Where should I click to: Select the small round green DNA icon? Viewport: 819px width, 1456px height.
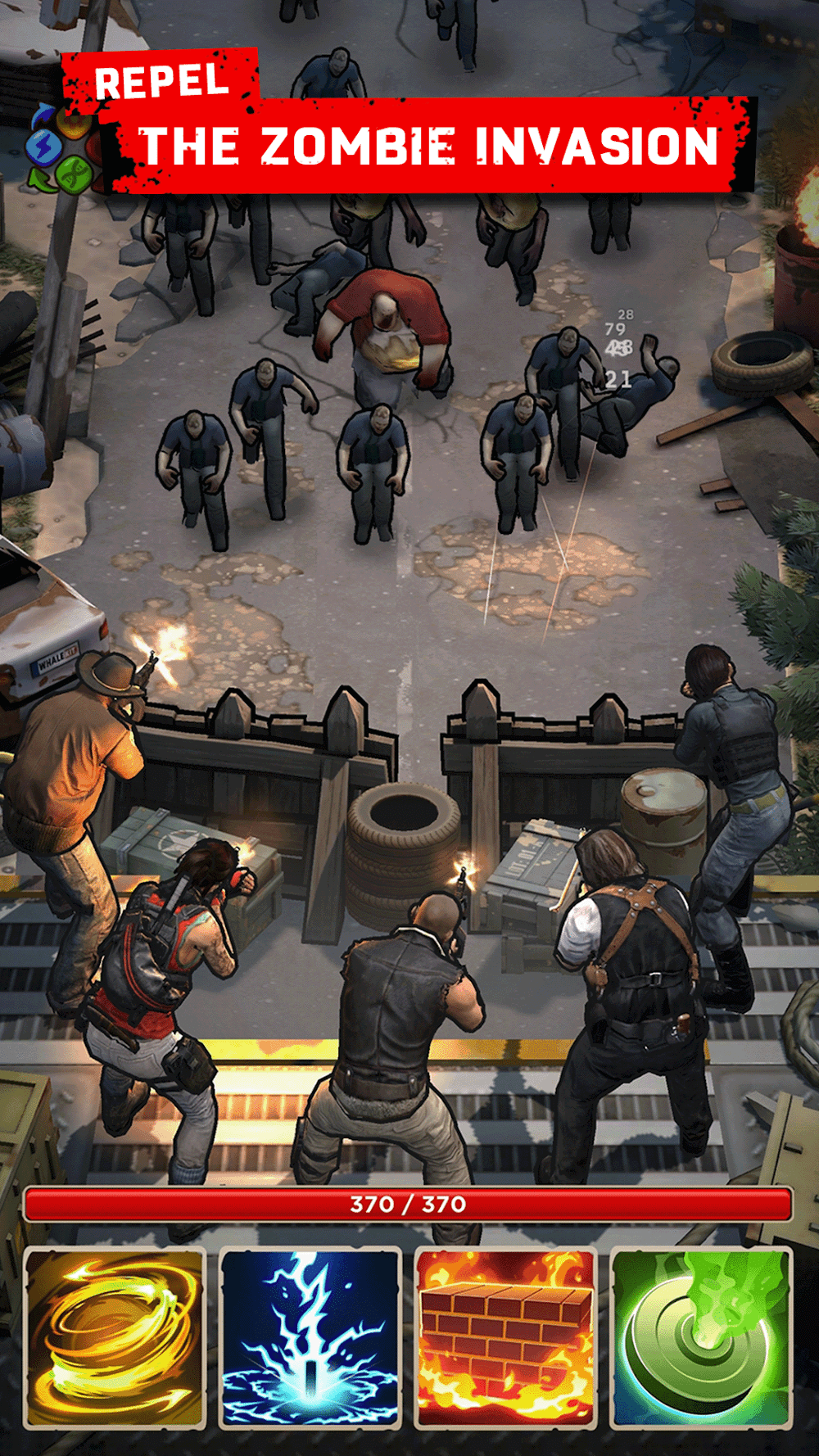(74, 173)
